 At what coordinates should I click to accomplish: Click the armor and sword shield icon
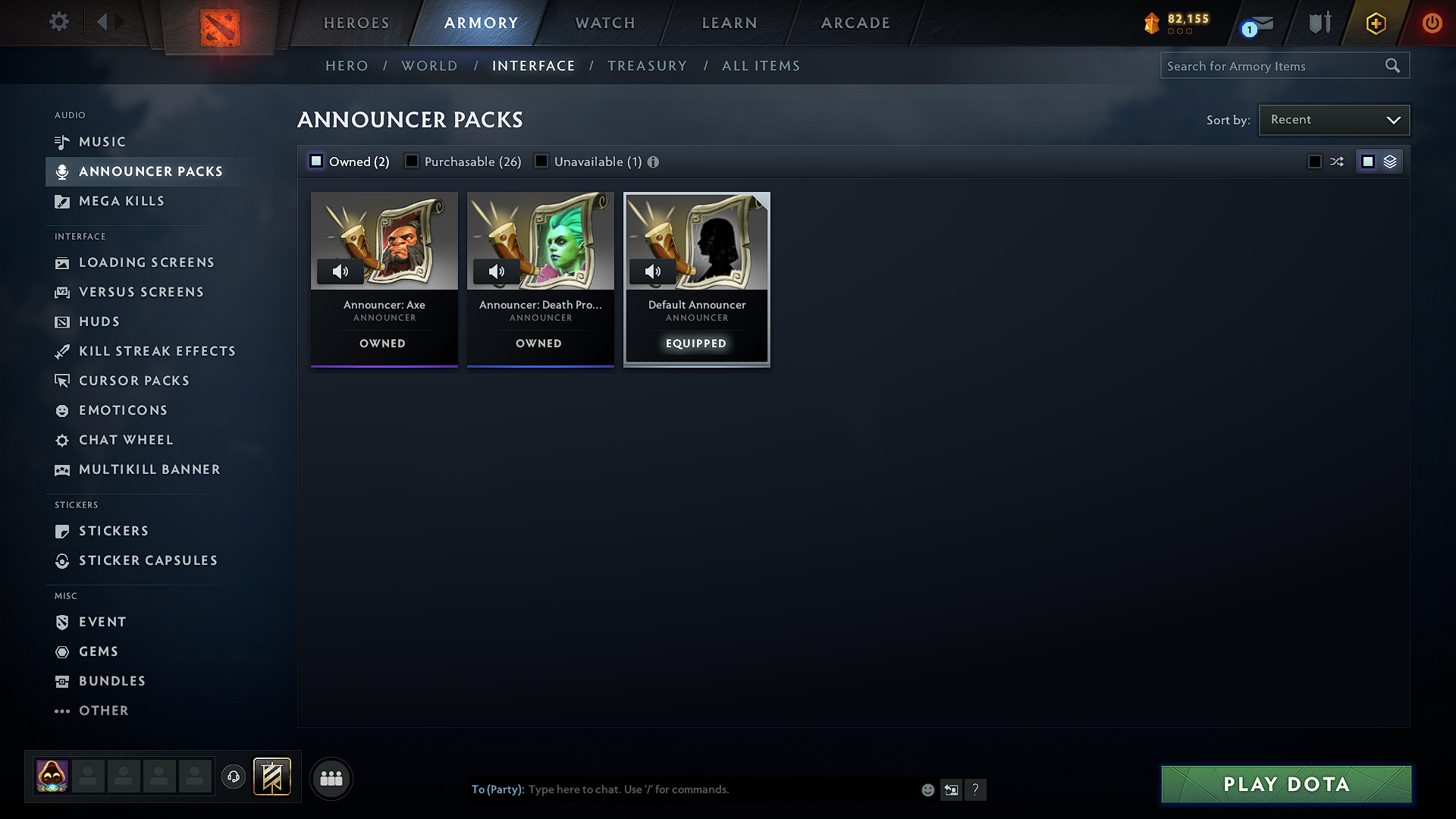click(1318, 24)
